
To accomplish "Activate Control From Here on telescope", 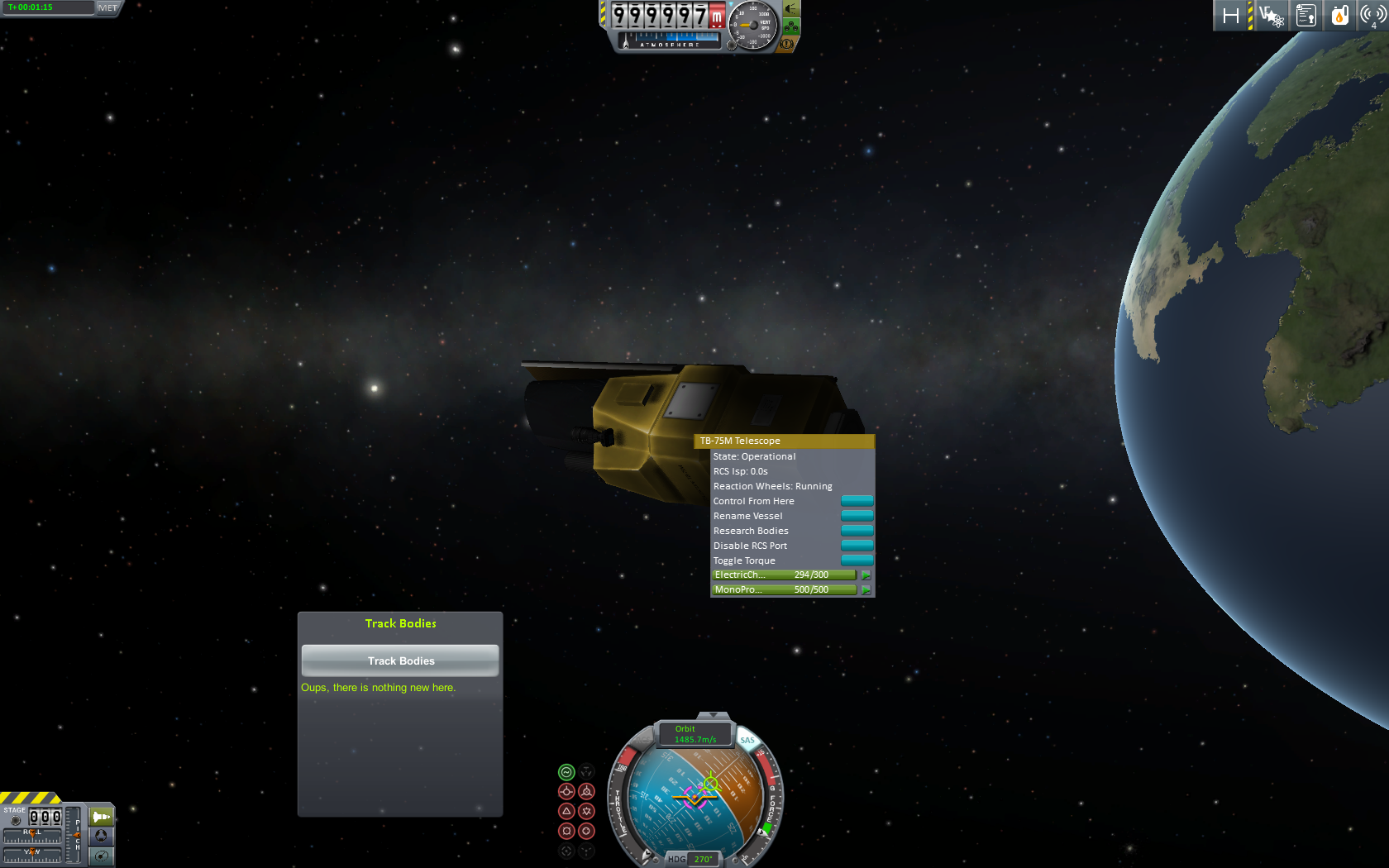I will (857, 501).
